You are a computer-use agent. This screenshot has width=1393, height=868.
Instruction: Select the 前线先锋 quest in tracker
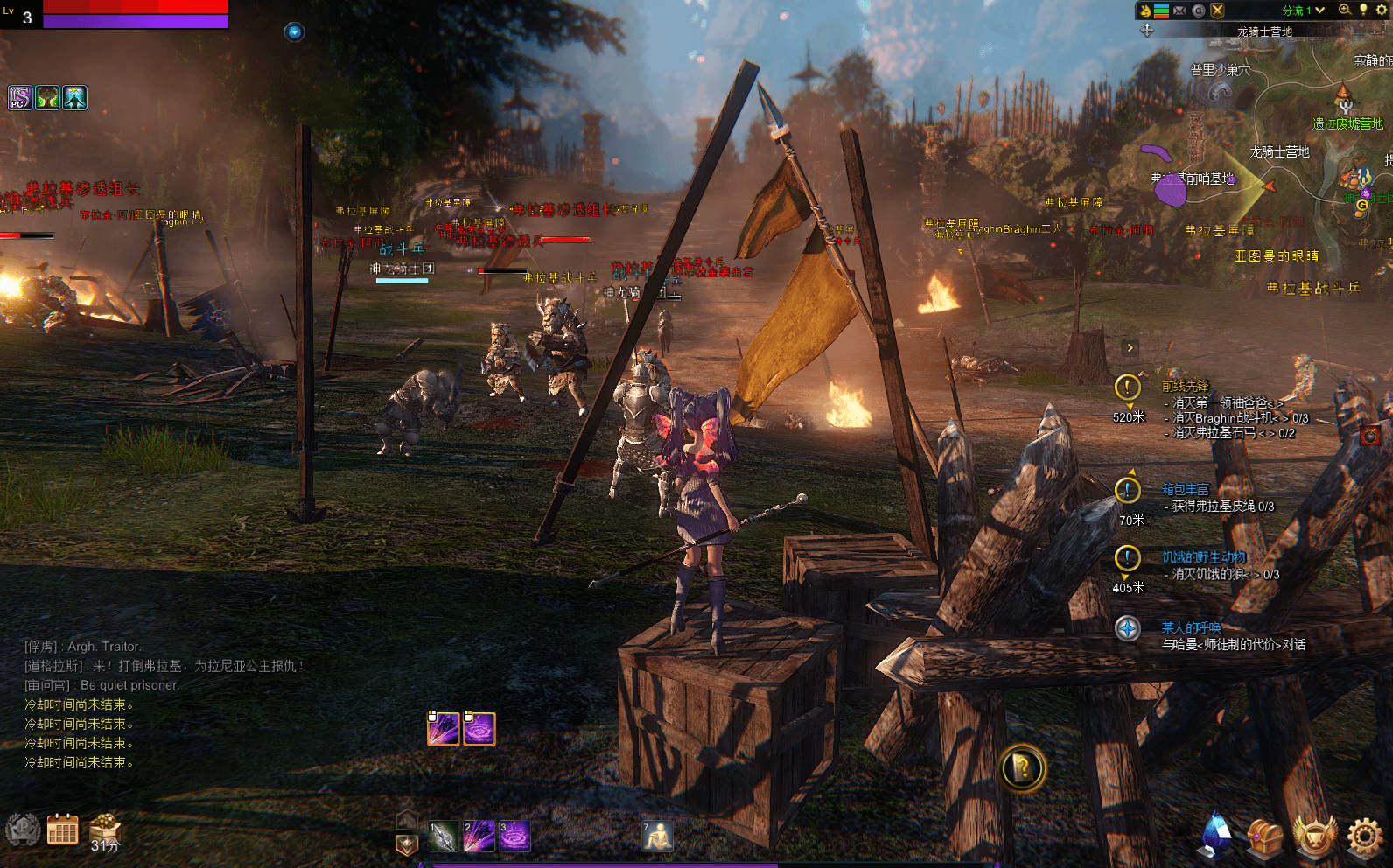point(1185,386)
